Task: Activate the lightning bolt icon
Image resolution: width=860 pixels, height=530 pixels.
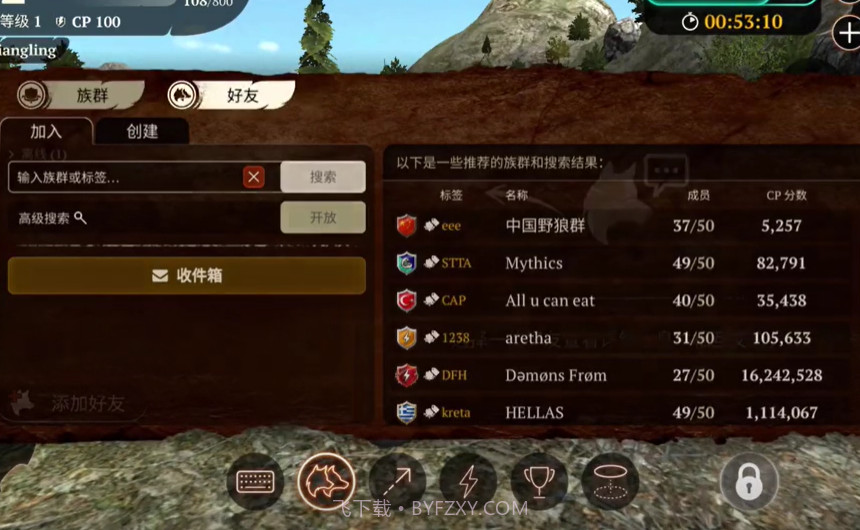Action: pyautogui.click(x=468, y=481)
